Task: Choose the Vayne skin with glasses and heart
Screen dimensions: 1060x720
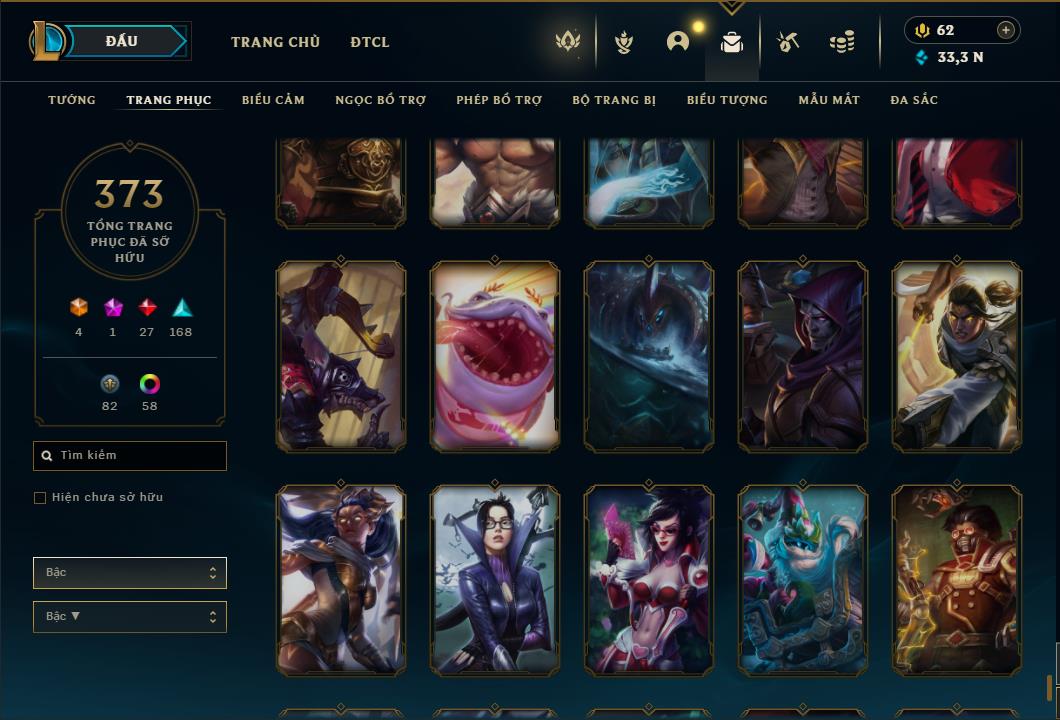Action: tap(649, 580)
